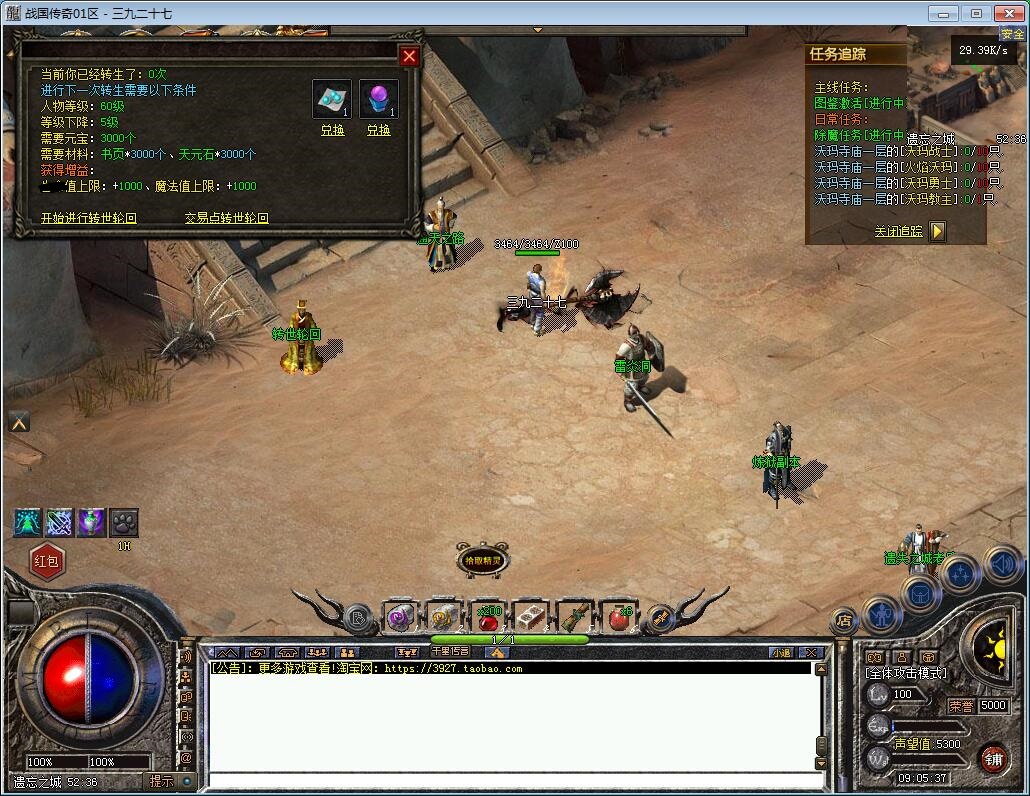The image size is (1030, 796).
Task: Pick up the 拾取精灵 round badge button
Action: [x=483, y=562]
